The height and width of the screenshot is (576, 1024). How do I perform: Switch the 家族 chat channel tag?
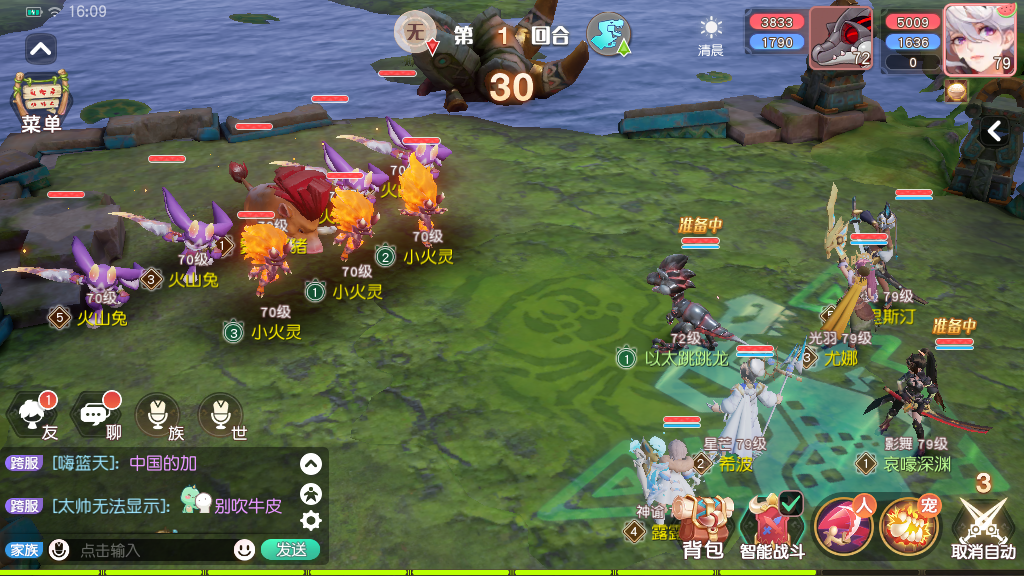tap(23, 550)
